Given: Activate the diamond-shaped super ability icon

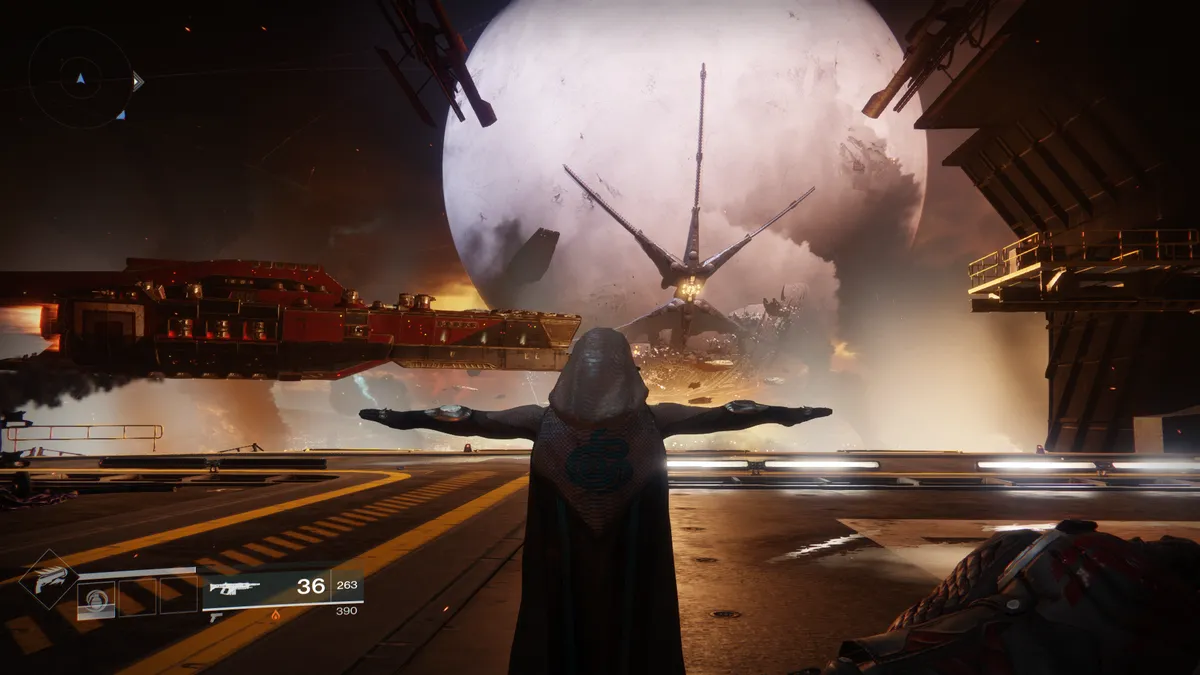Looking at the screenshot, I should pyautogui.click(x=48, y=580).
